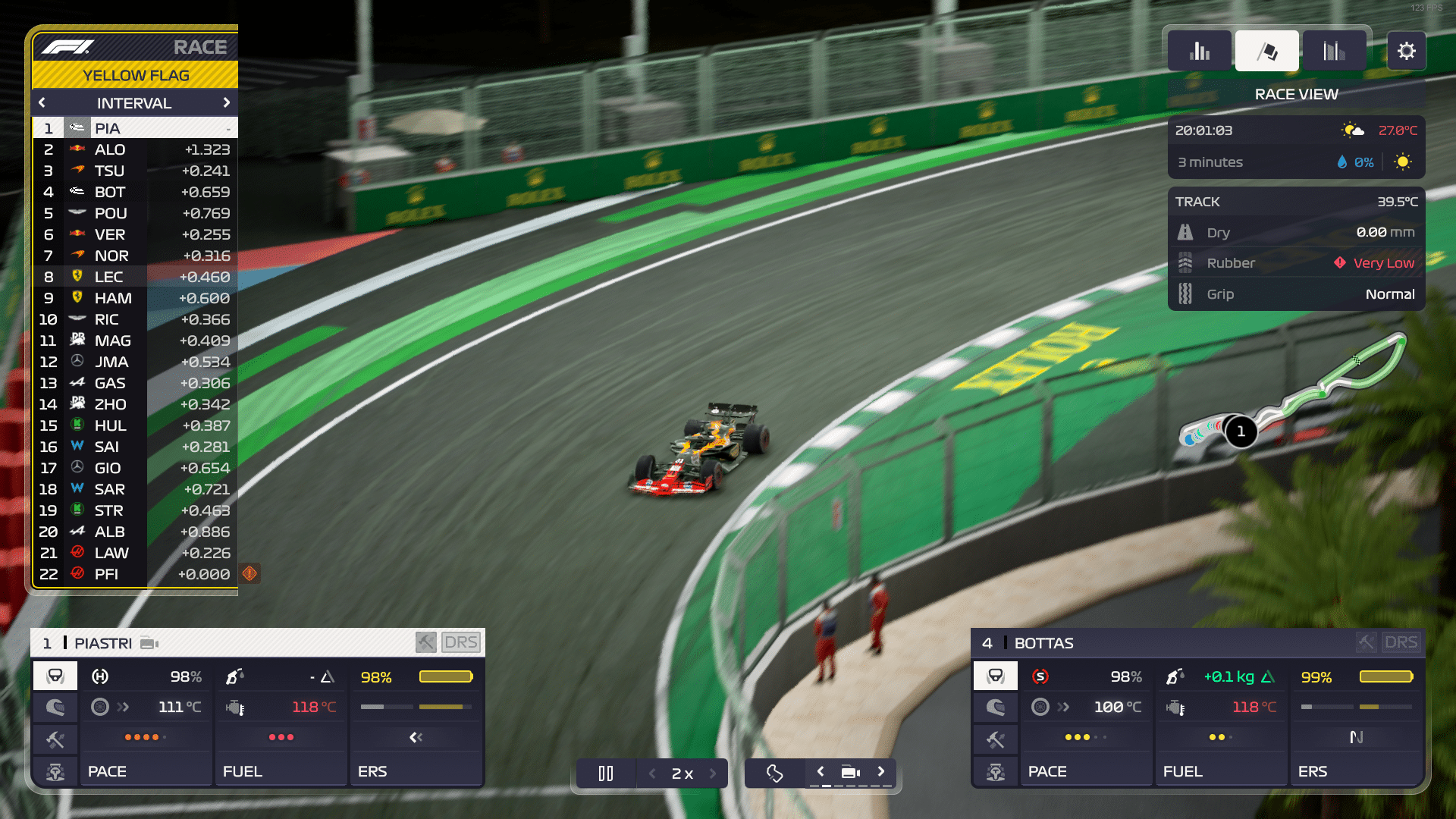Open Piastri's pit crew tools tab
This screenshot has width=1456, height=819.
(x=55, y=739)
